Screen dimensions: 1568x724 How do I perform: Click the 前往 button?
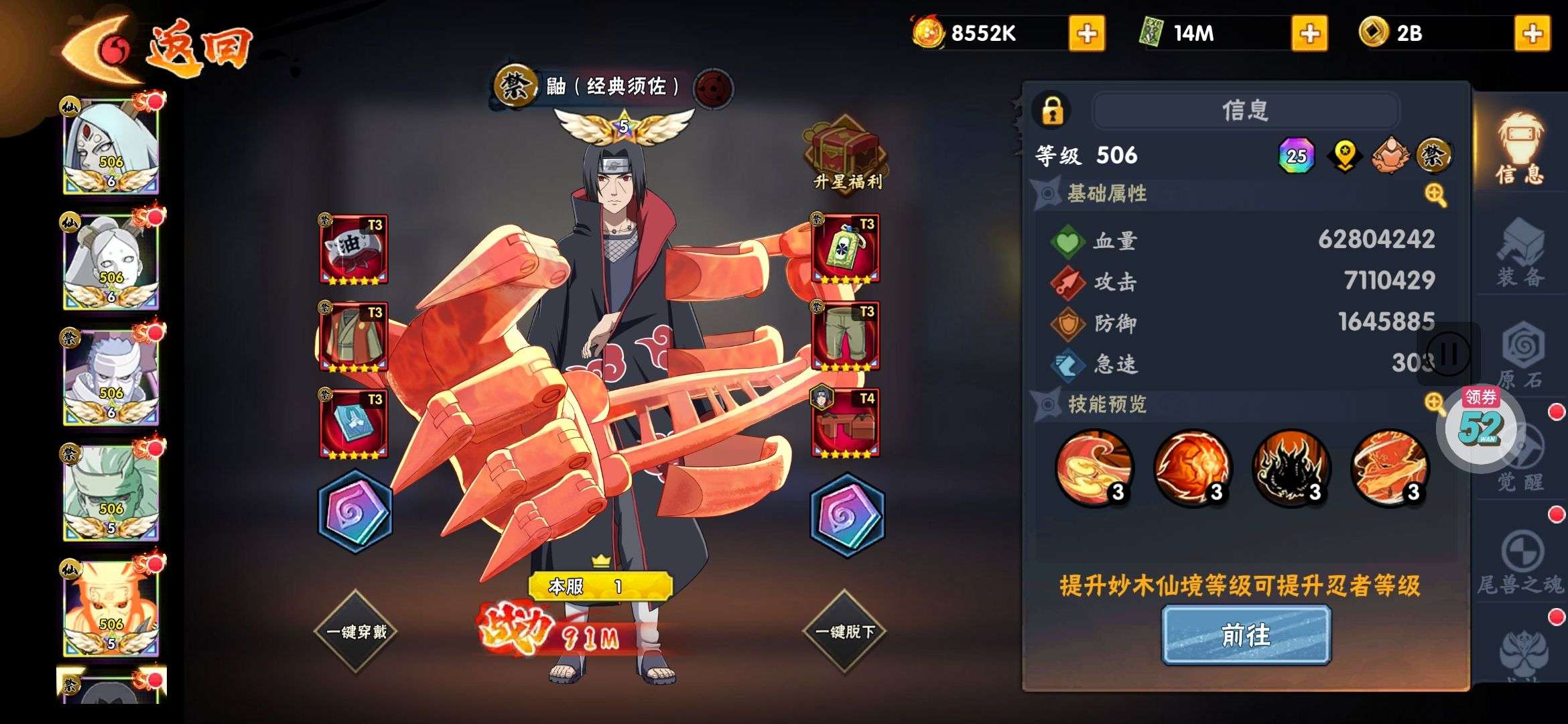click(1246, 635)
